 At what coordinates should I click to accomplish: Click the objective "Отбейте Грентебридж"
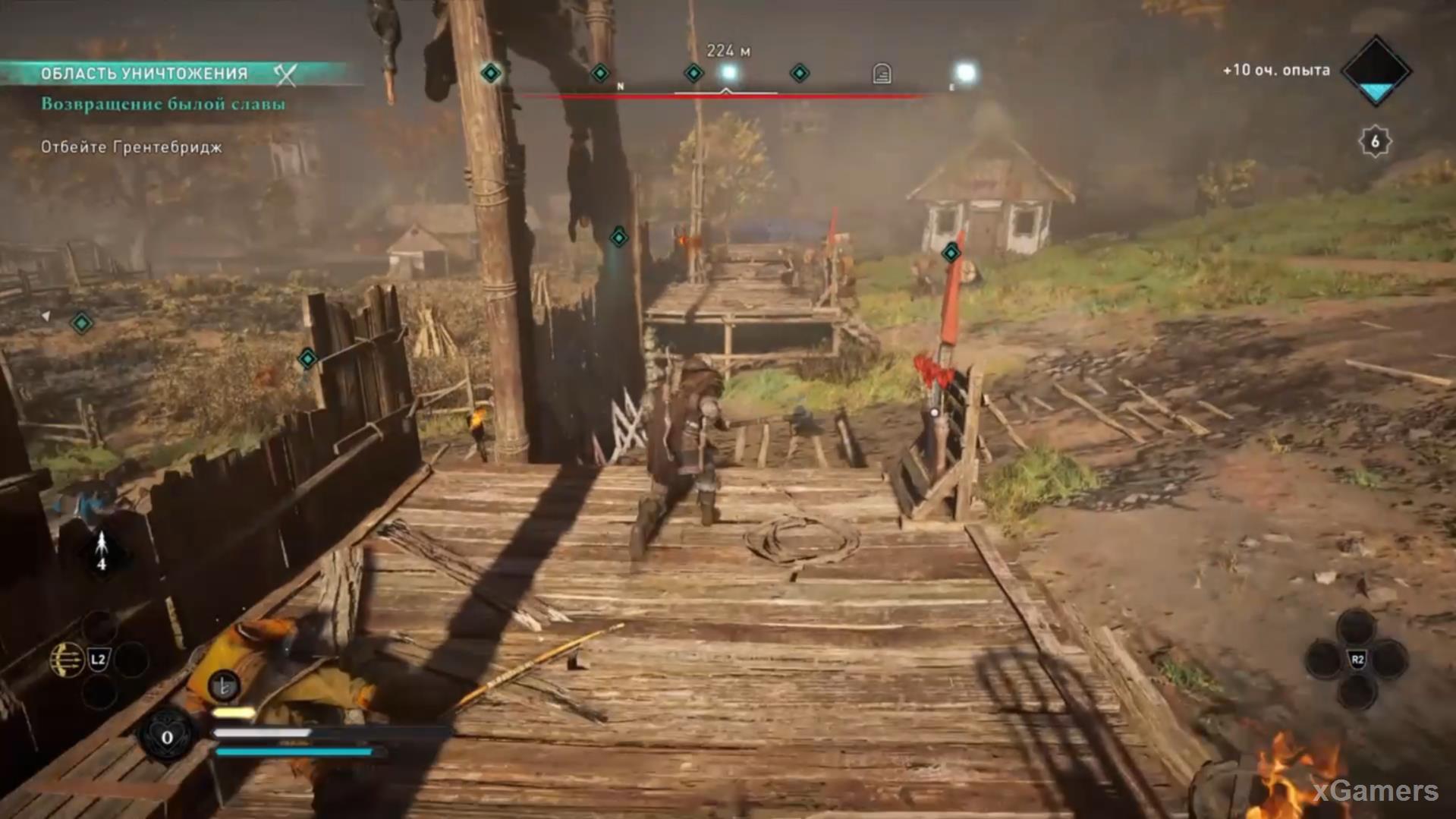131,147
